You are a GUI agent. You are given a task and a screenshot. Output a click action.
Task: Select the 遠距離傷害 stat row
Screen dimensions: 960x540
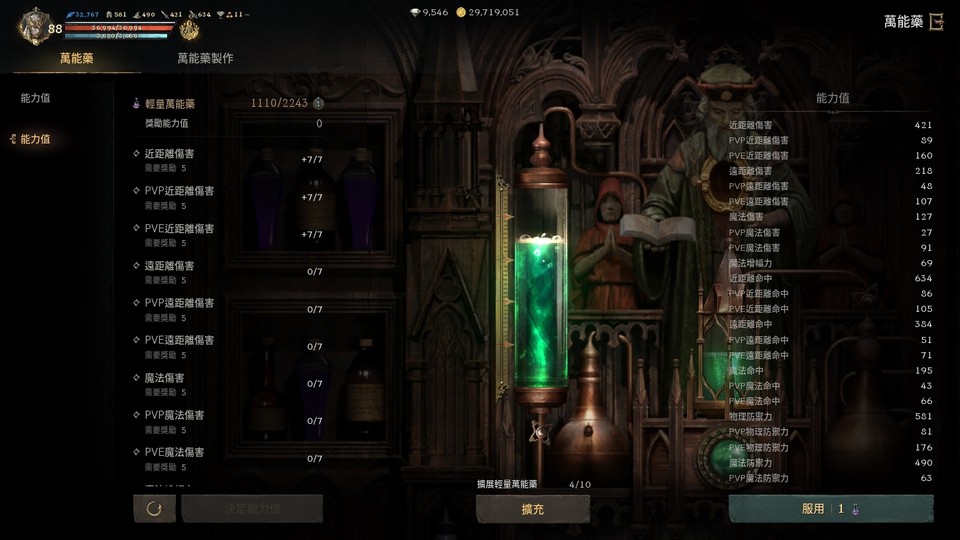coord(227,271)
